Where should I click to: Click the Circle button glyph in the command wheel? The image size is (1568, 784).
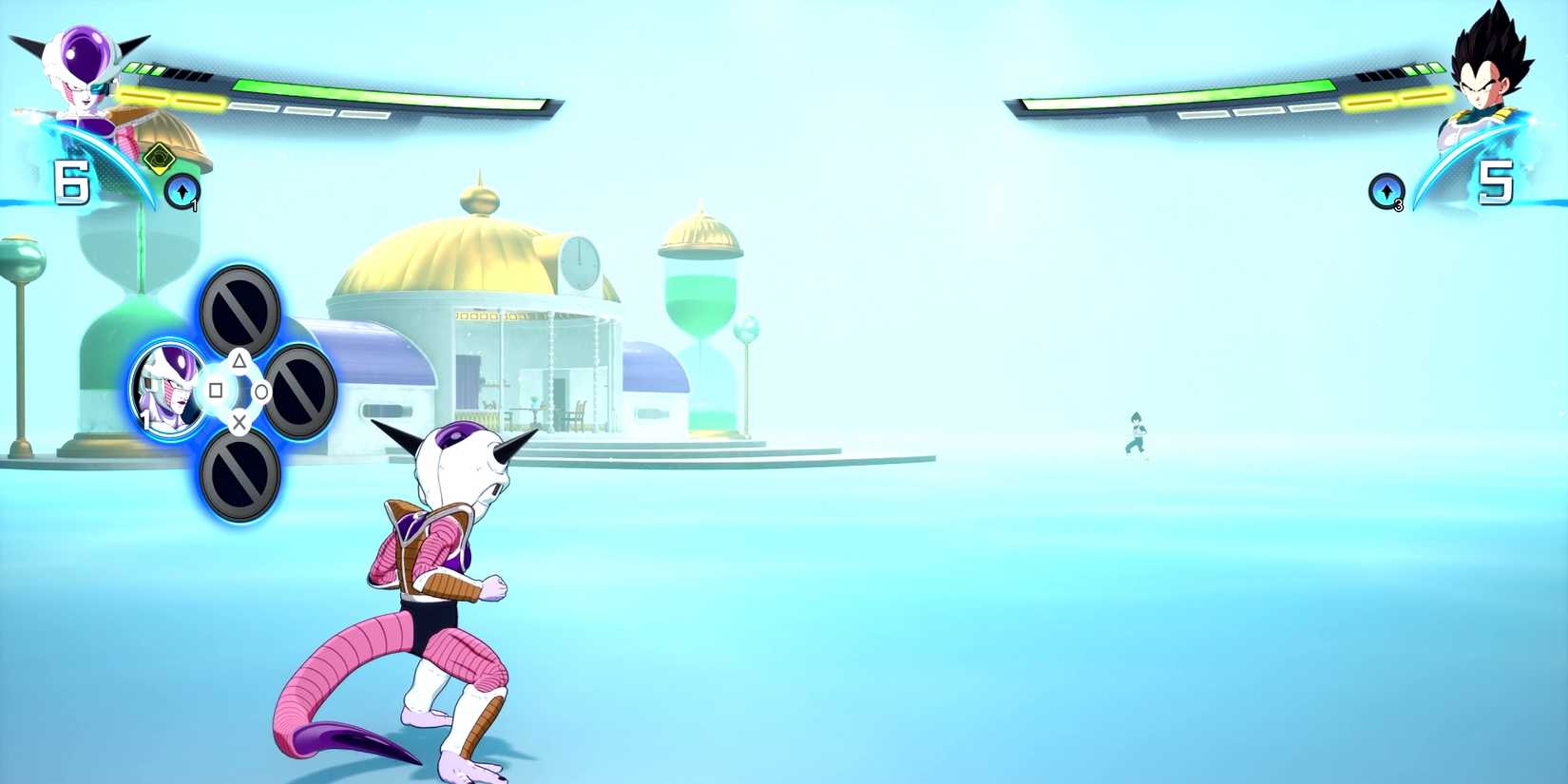coord(263,392)
